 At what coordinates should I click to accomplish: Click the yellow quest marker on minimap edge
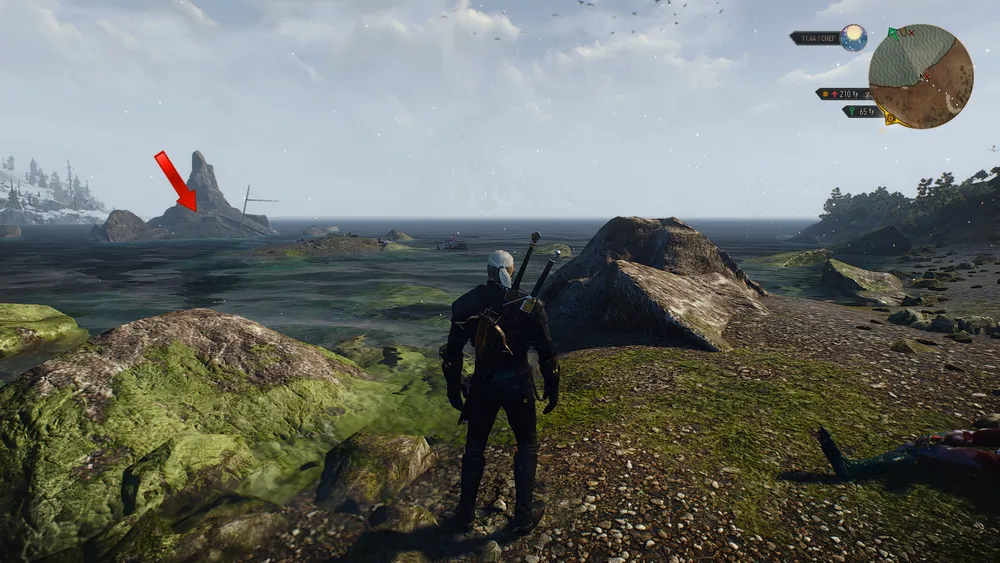[x=889, y=119]
